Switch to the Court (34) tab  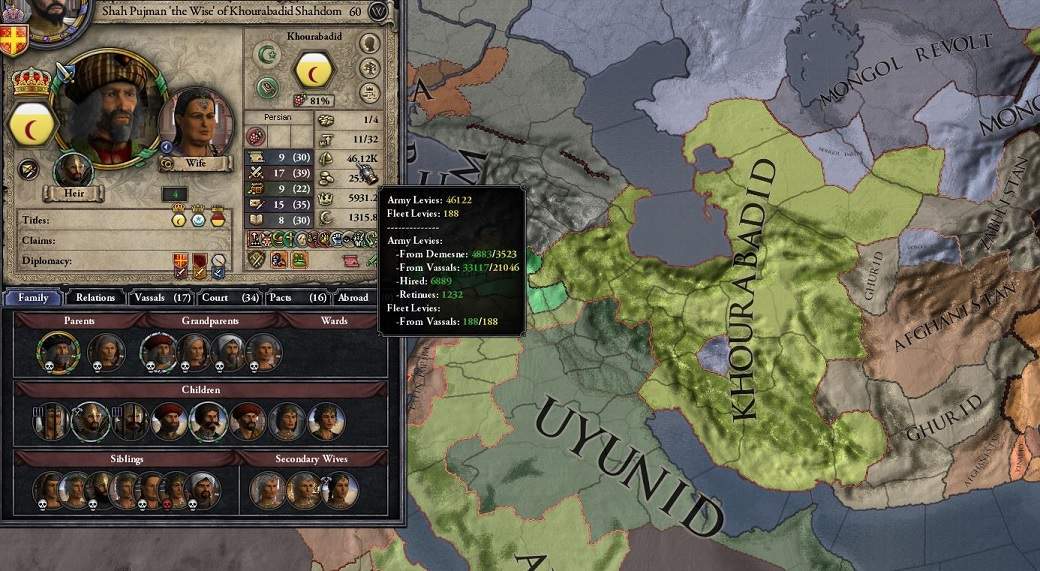point(230,297)
